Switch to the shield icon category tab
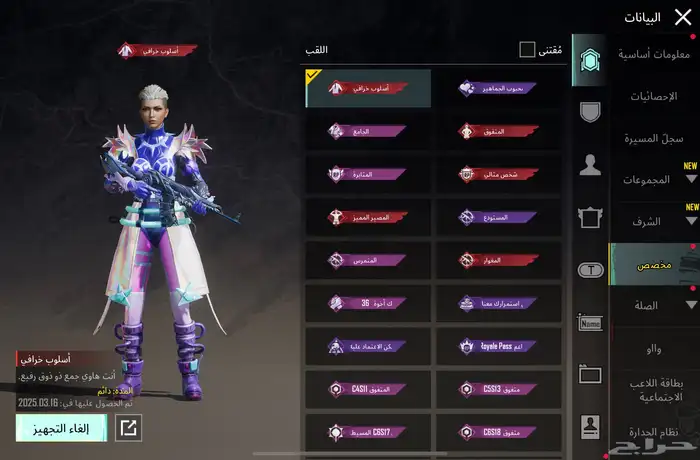The image size is (700, 460). (590, 111)
